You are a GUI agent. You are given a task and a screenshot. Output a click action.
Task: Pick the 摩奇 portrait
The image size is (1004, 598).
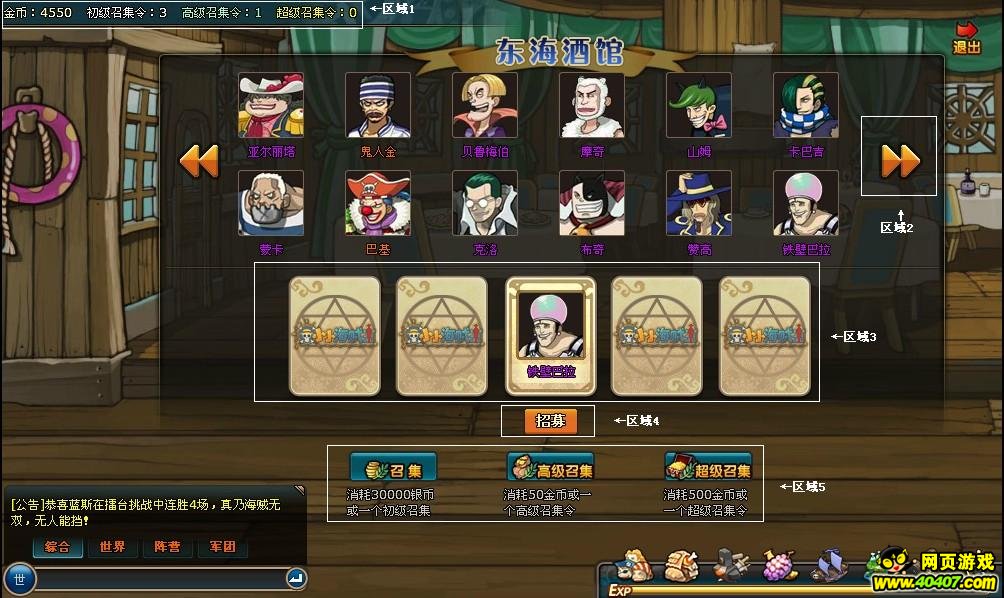pos(592,106)
